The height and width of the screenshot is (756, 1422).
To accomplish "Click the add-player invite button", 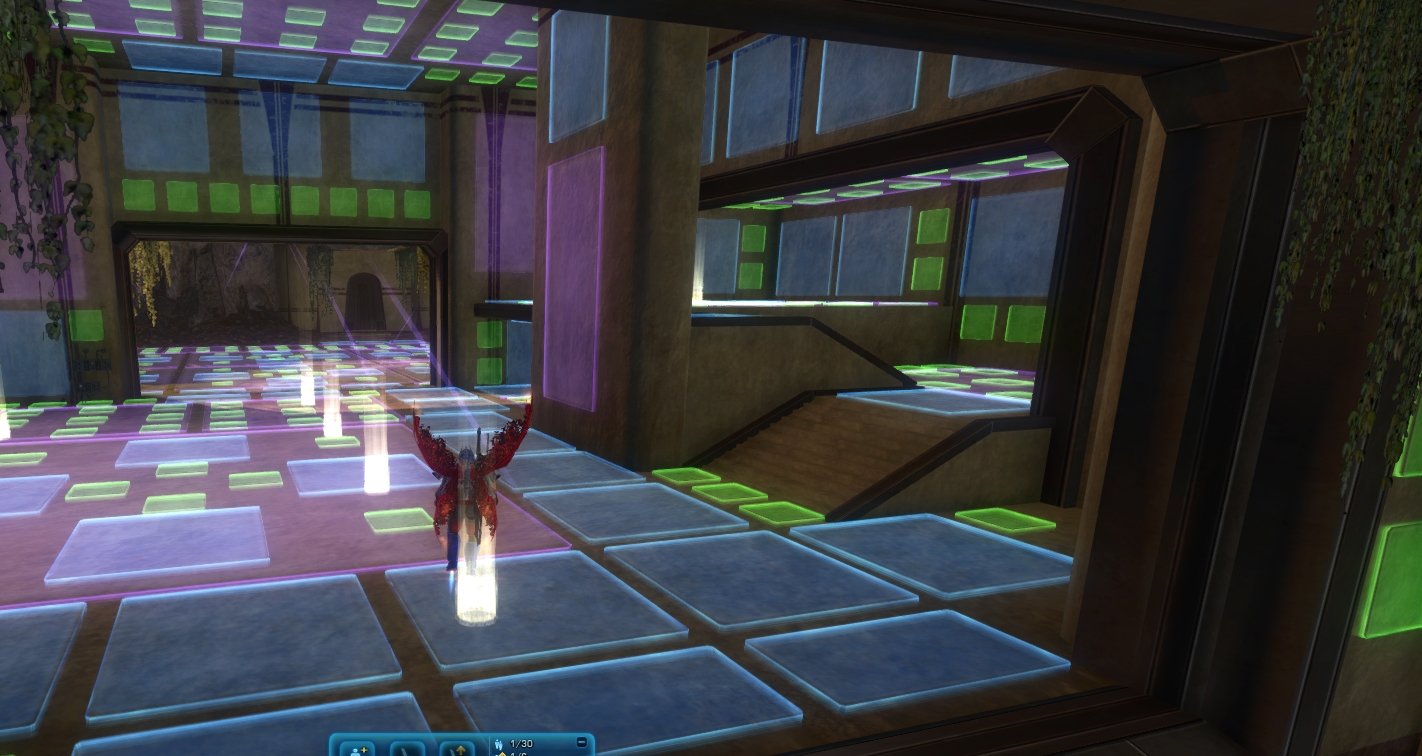I will click(356, 748).
